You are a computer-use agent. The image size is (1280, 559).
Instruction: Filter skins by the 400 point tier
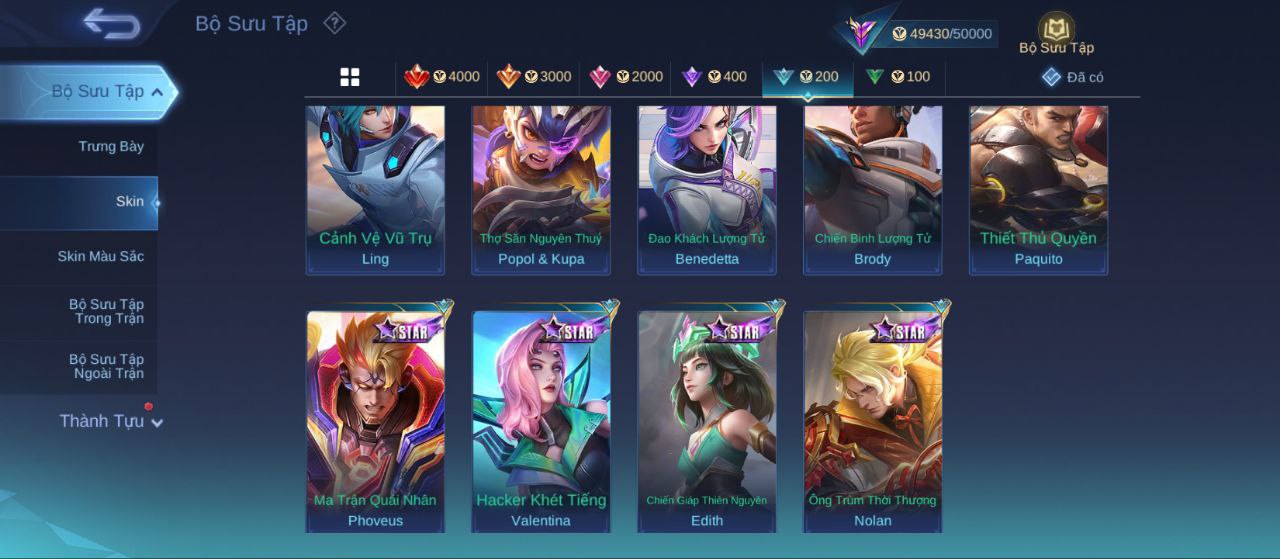click(x=714, y=77)
